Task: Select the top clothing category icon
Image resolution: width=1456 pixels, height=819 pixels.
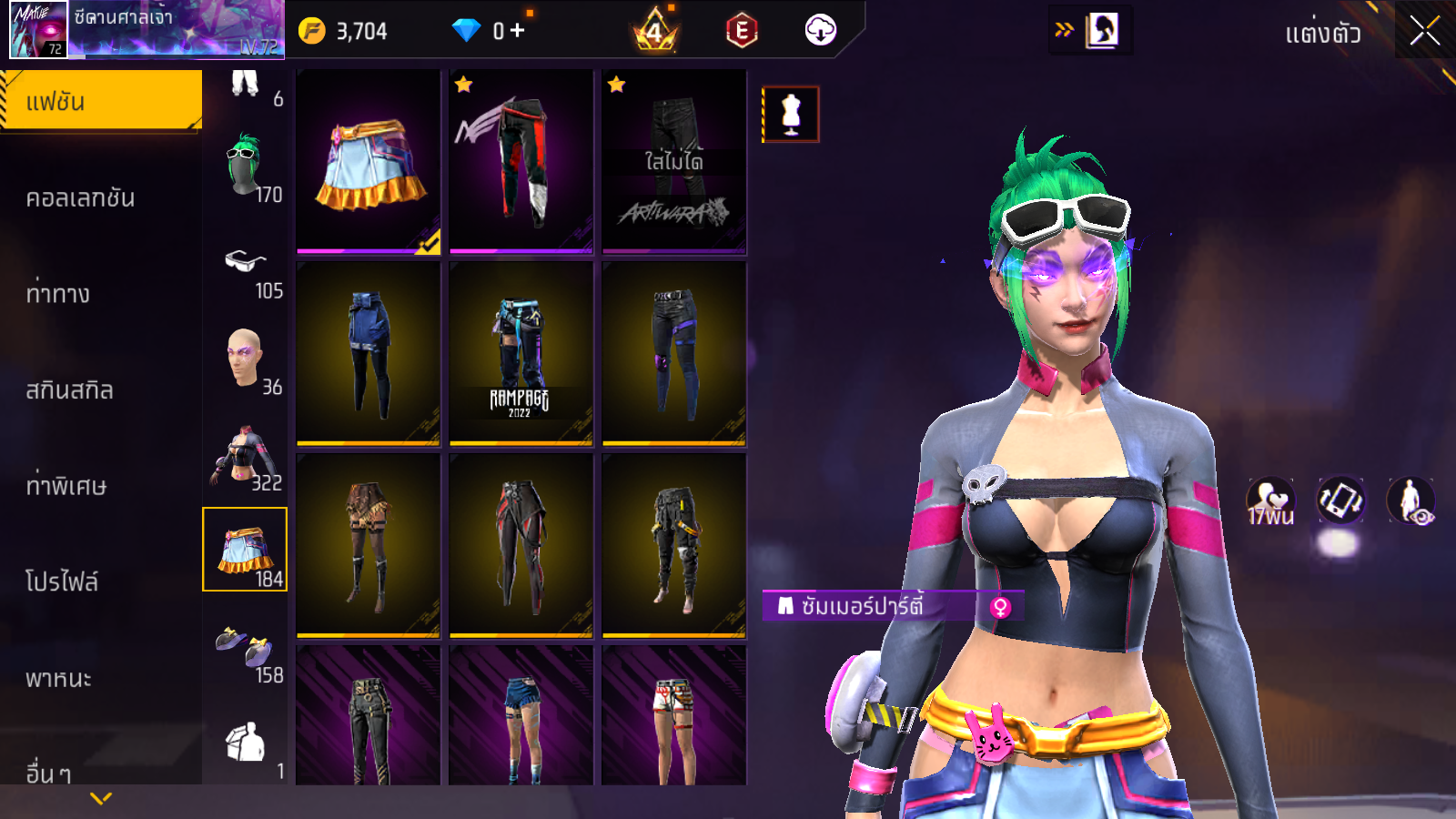Action: [x=245, y=456]
